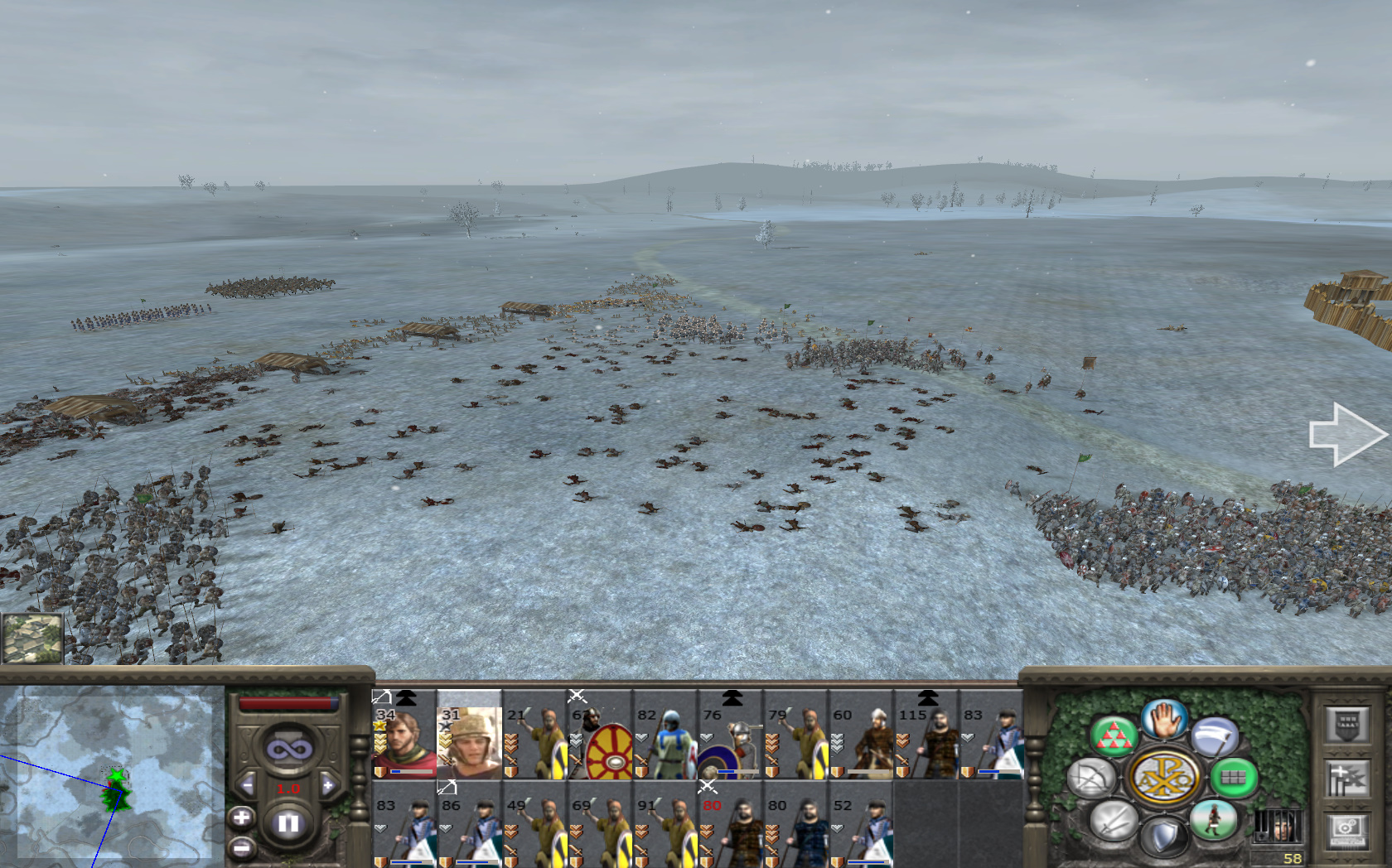Screen dimensions: 1392x868
Task: Zoom out the battle minimap
Action: pos(241,847)
